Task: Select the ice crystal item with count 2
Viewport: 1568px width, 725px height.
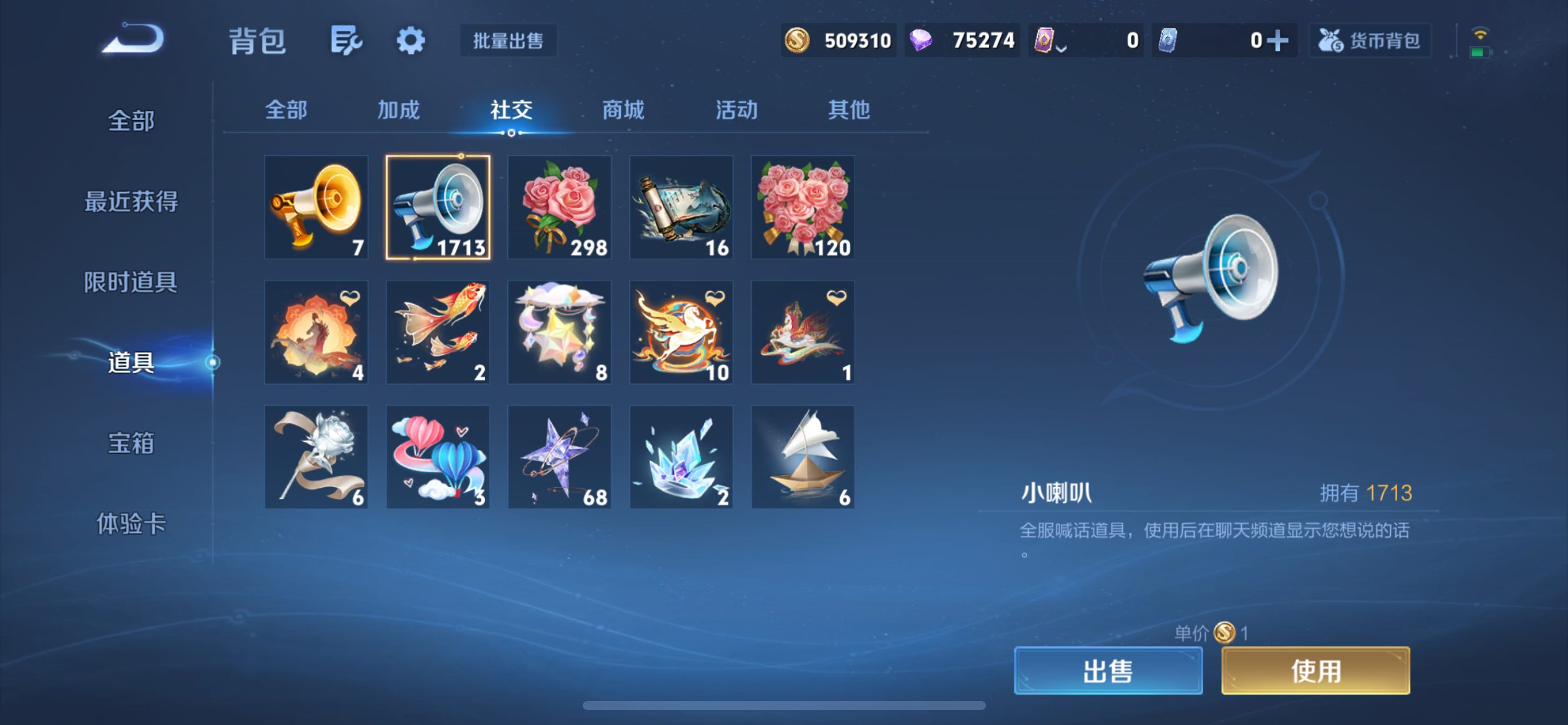Action: pos(681,457)
